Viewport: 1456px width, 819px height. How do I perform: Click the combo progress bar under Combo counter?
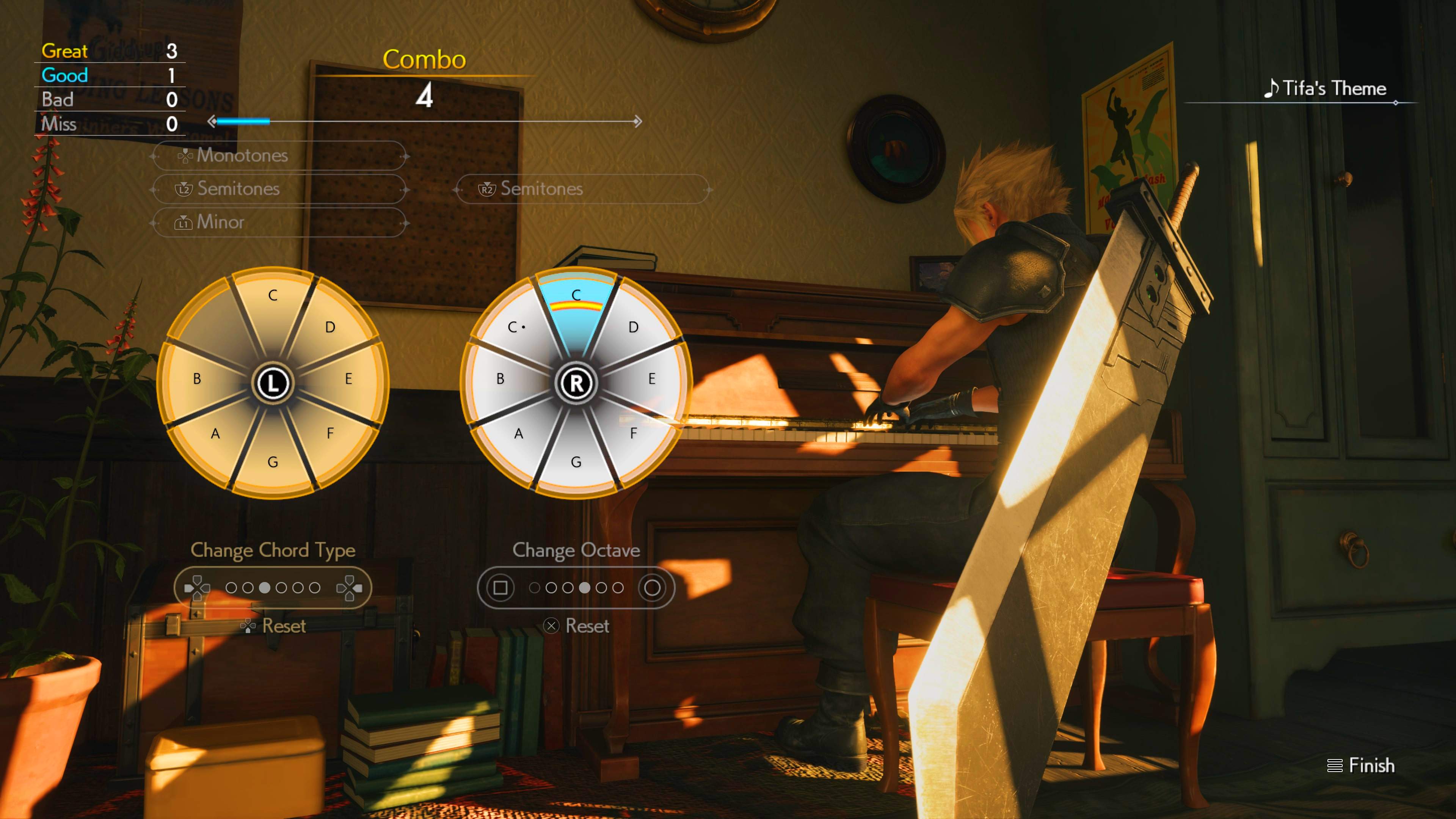tap(424, 121)
